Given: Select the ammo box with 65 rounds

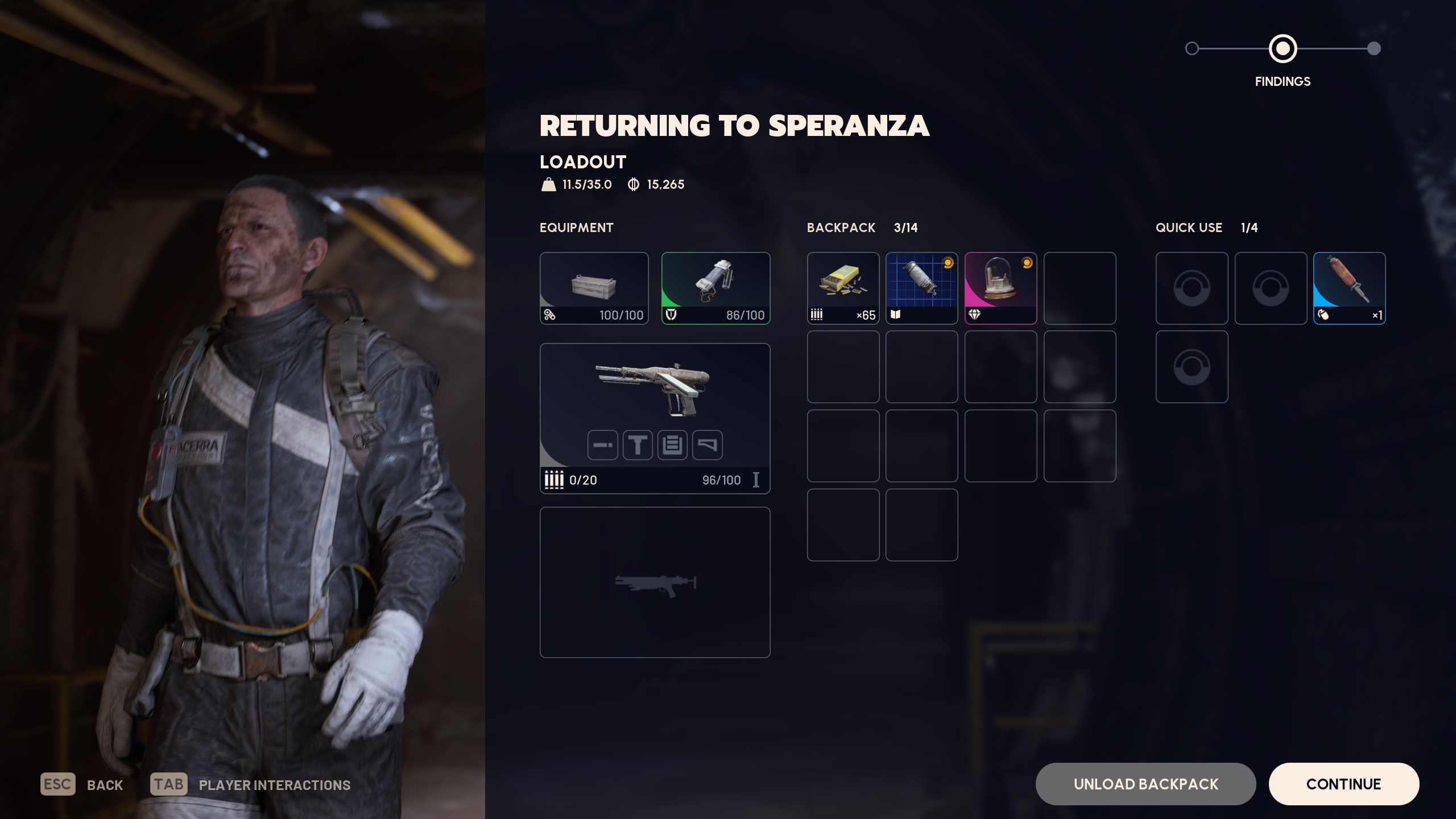Looking at the screenshot, I should [x=843, y=288].
